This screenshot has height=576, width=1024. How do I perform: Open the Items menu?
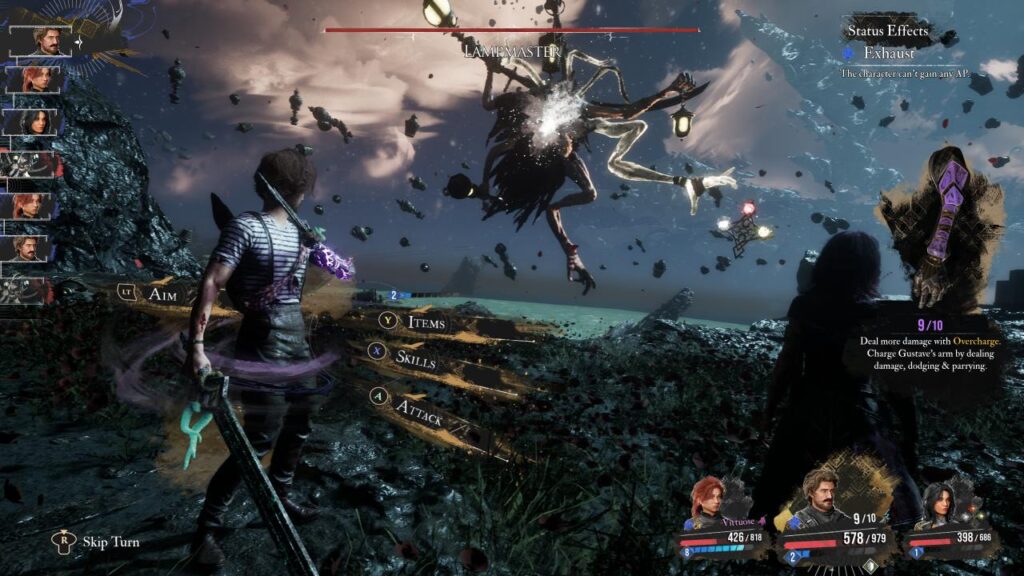click(x=425, y=322)
